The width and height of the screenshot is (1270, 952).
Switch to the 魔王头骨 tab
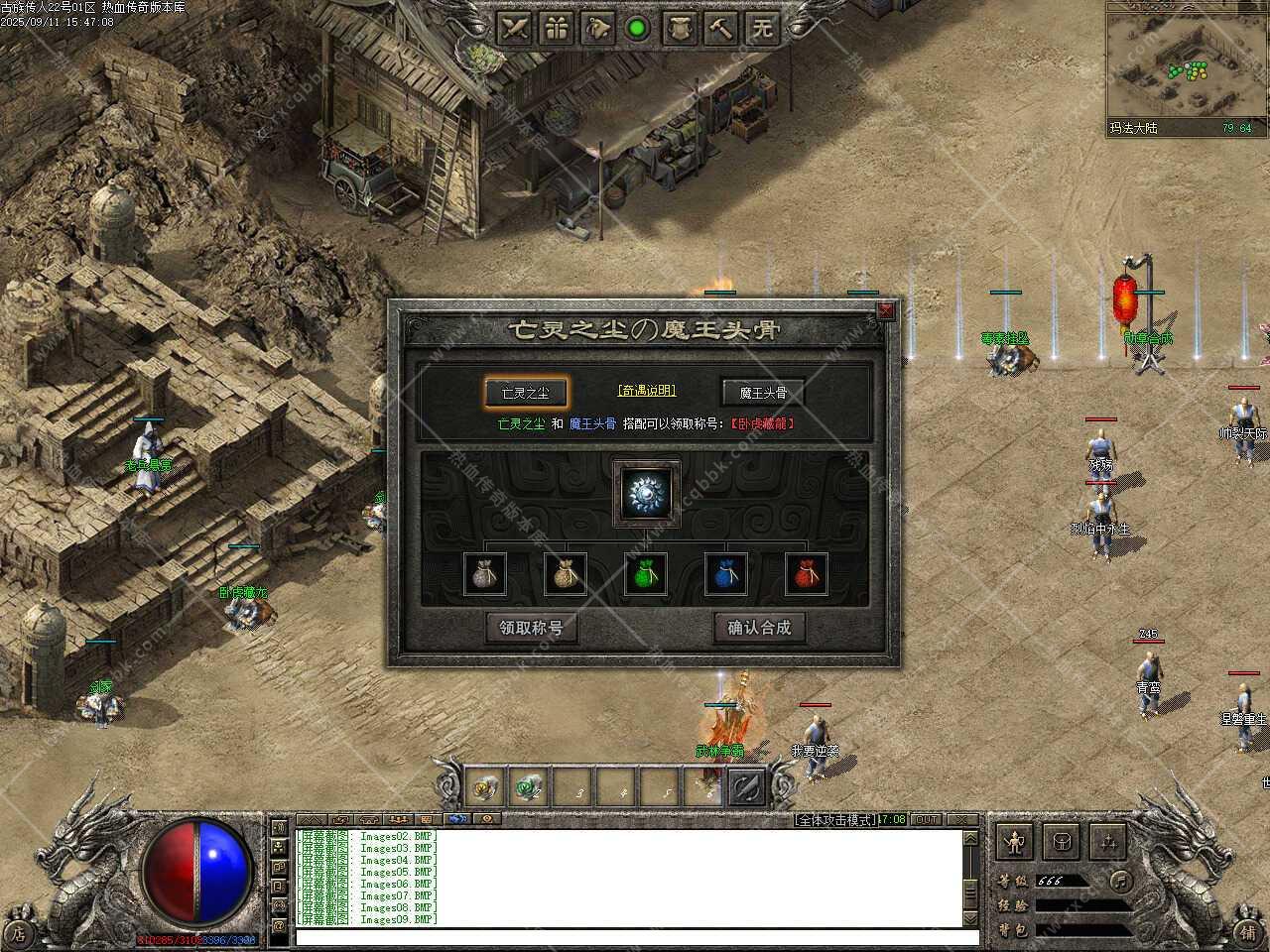(762, 393)
